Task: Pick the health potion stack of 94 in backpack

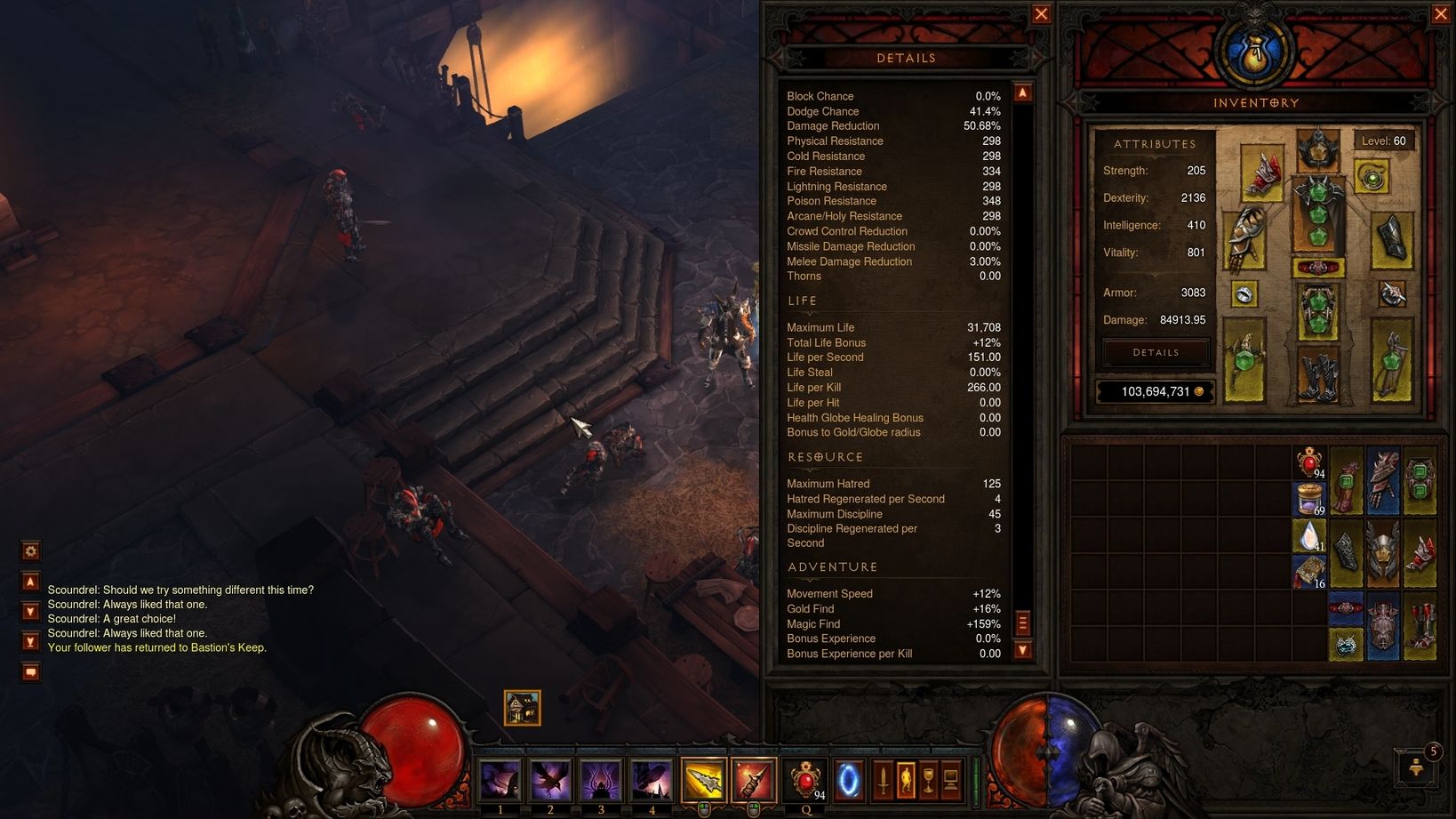Action: pos(1309,463)
